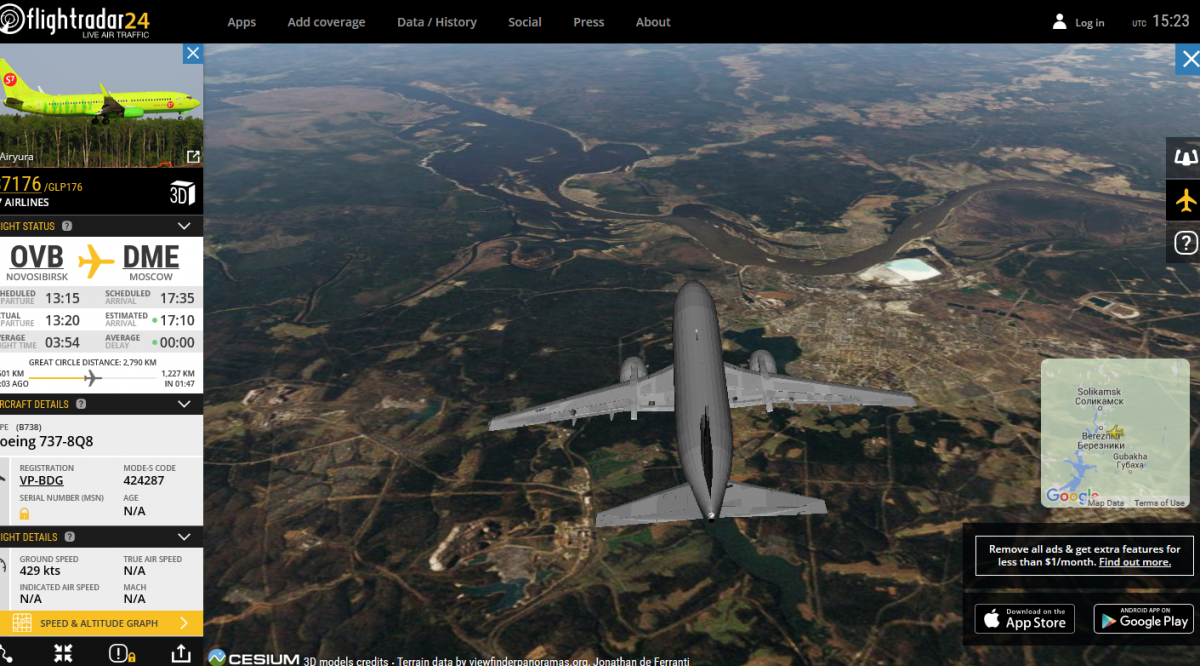Open the About menu
The image size is (1200, 666).
(653, 22)
